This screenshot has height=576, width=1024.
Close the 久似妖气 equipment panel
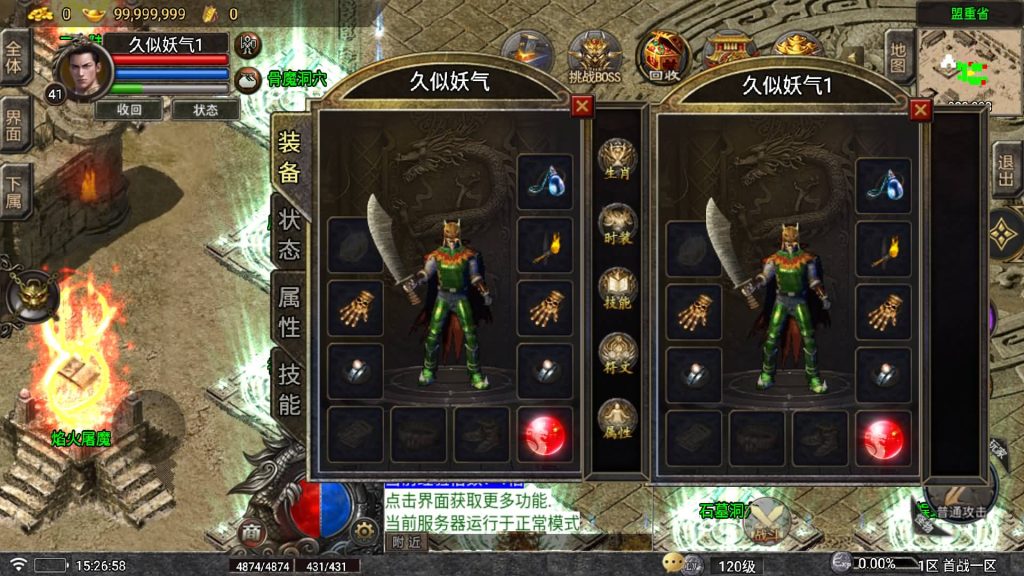[582, 107]
